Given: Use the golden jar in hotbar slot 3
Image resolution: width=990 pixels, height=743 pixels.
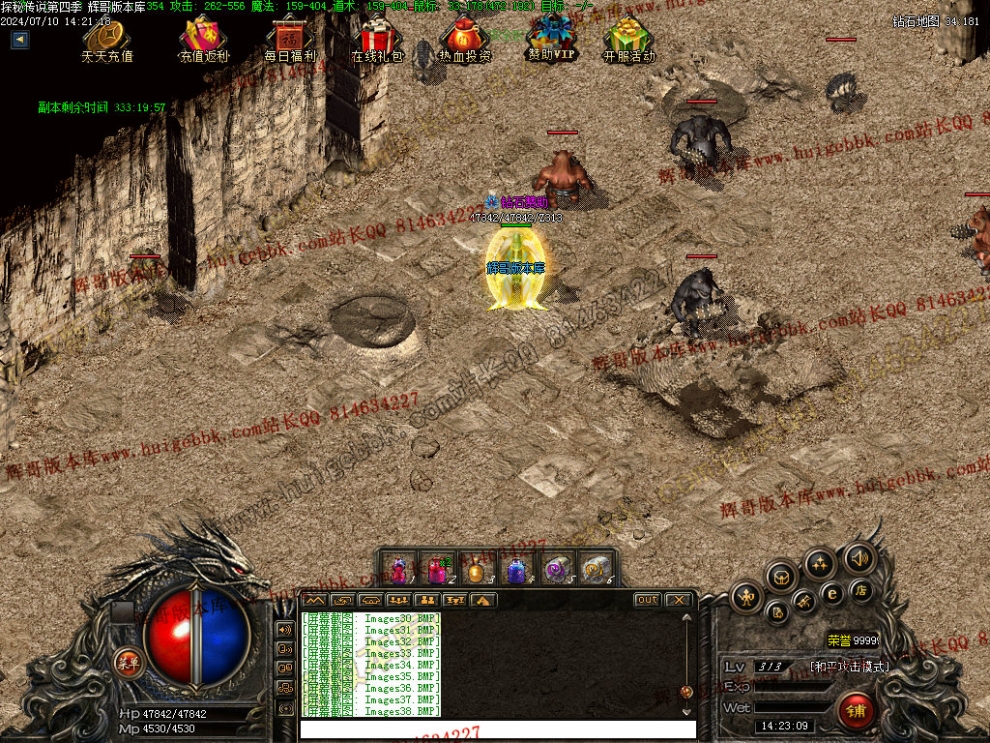Looking at the screenshot, I should [x=476, y=571].
